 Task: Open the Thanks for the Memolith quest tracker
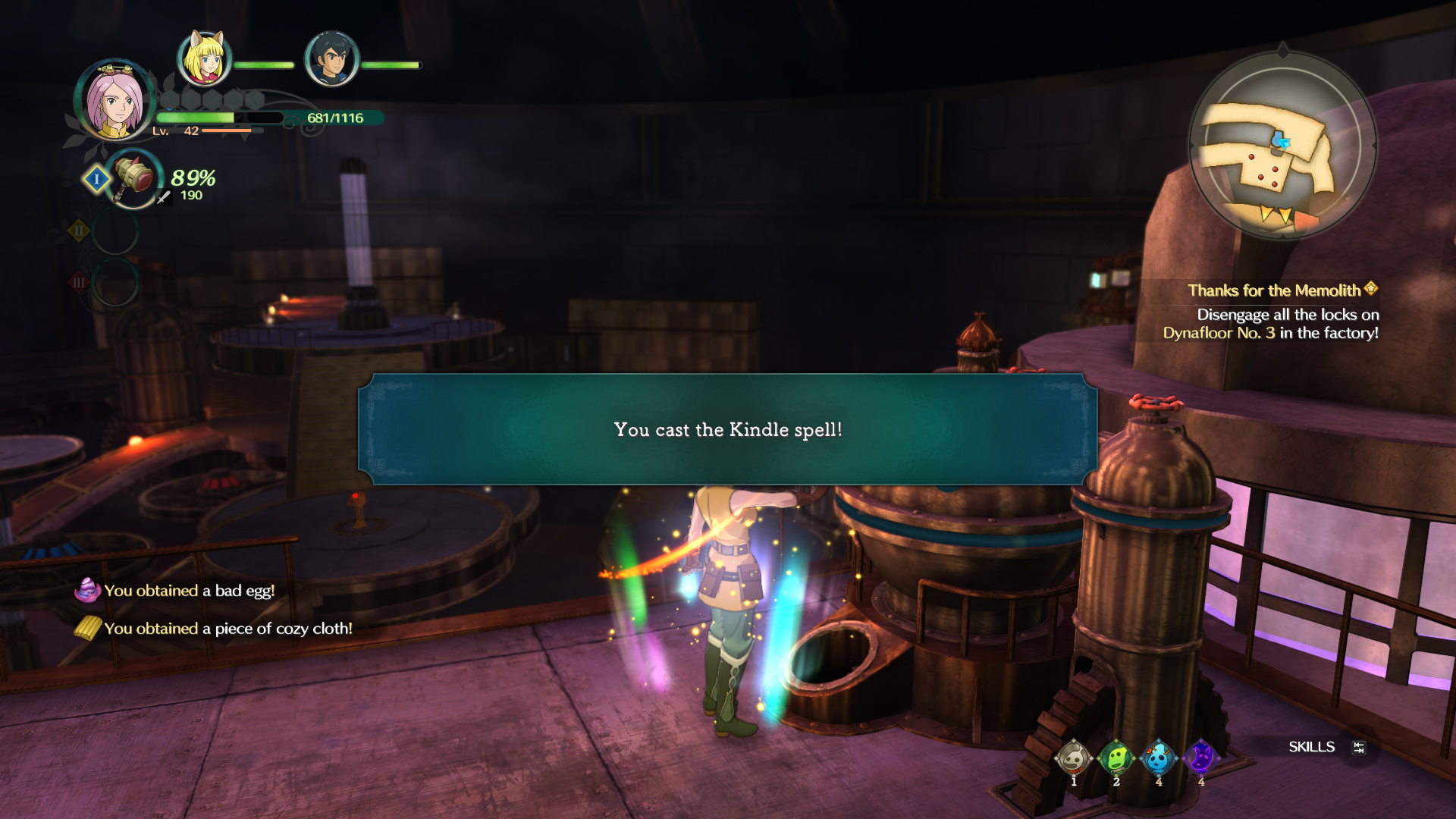pos(1274,290)
